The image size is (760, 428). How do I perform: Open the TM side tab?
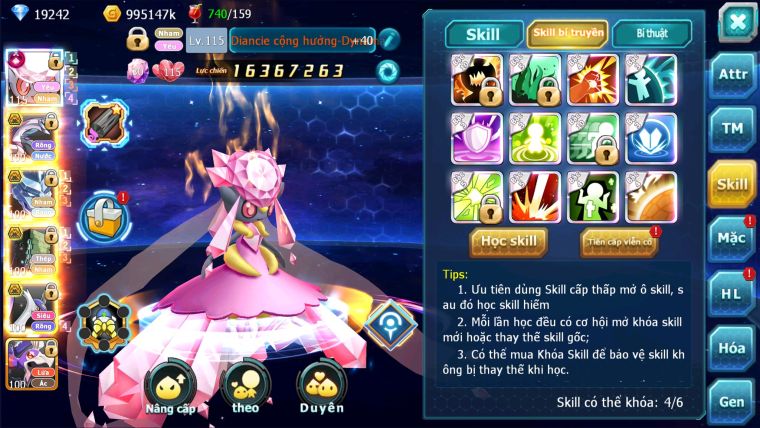coord(732,129)
